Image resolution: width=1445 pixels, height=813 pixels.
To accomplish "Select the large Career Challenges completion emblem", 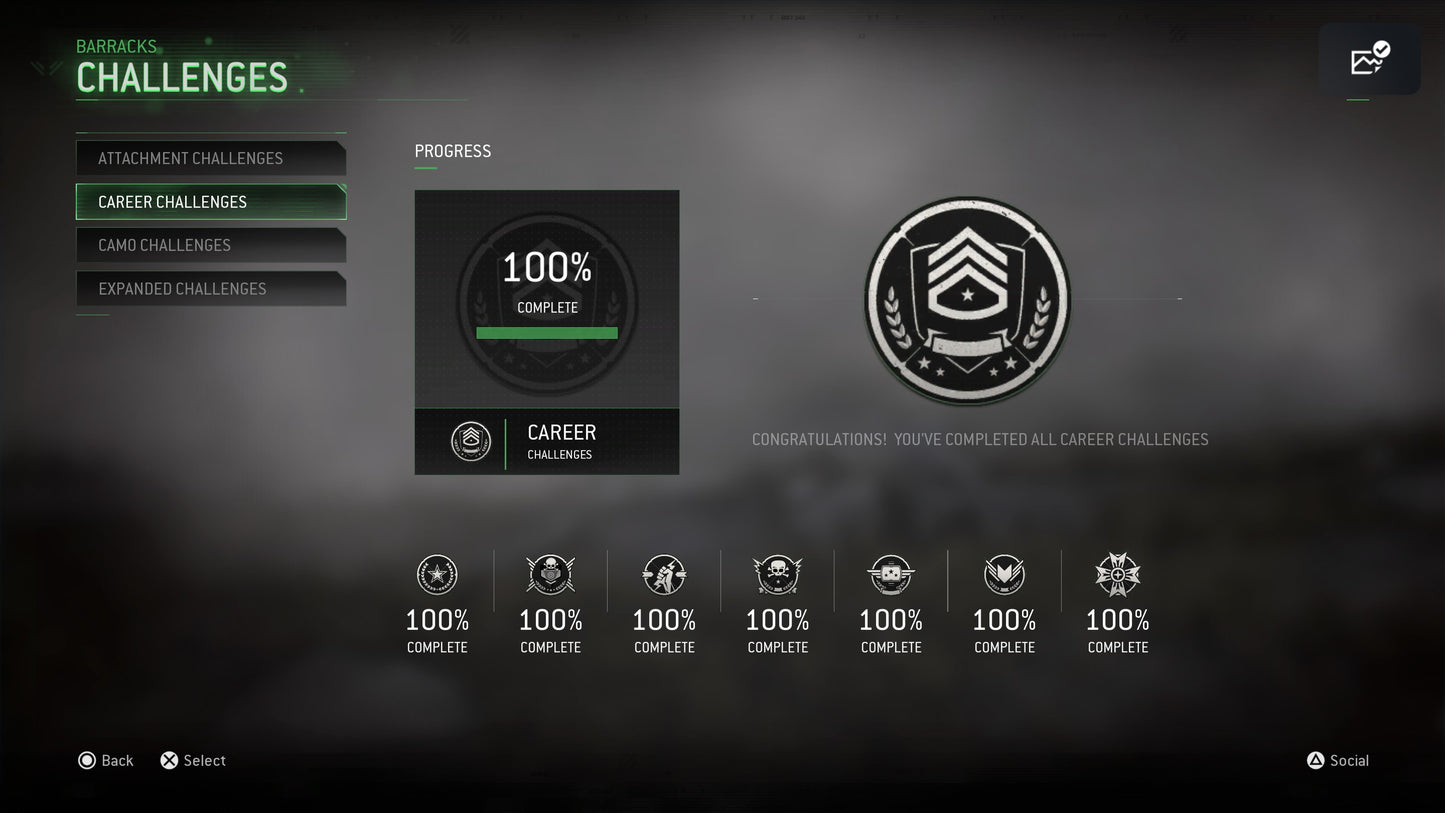I will pos(967,301).
